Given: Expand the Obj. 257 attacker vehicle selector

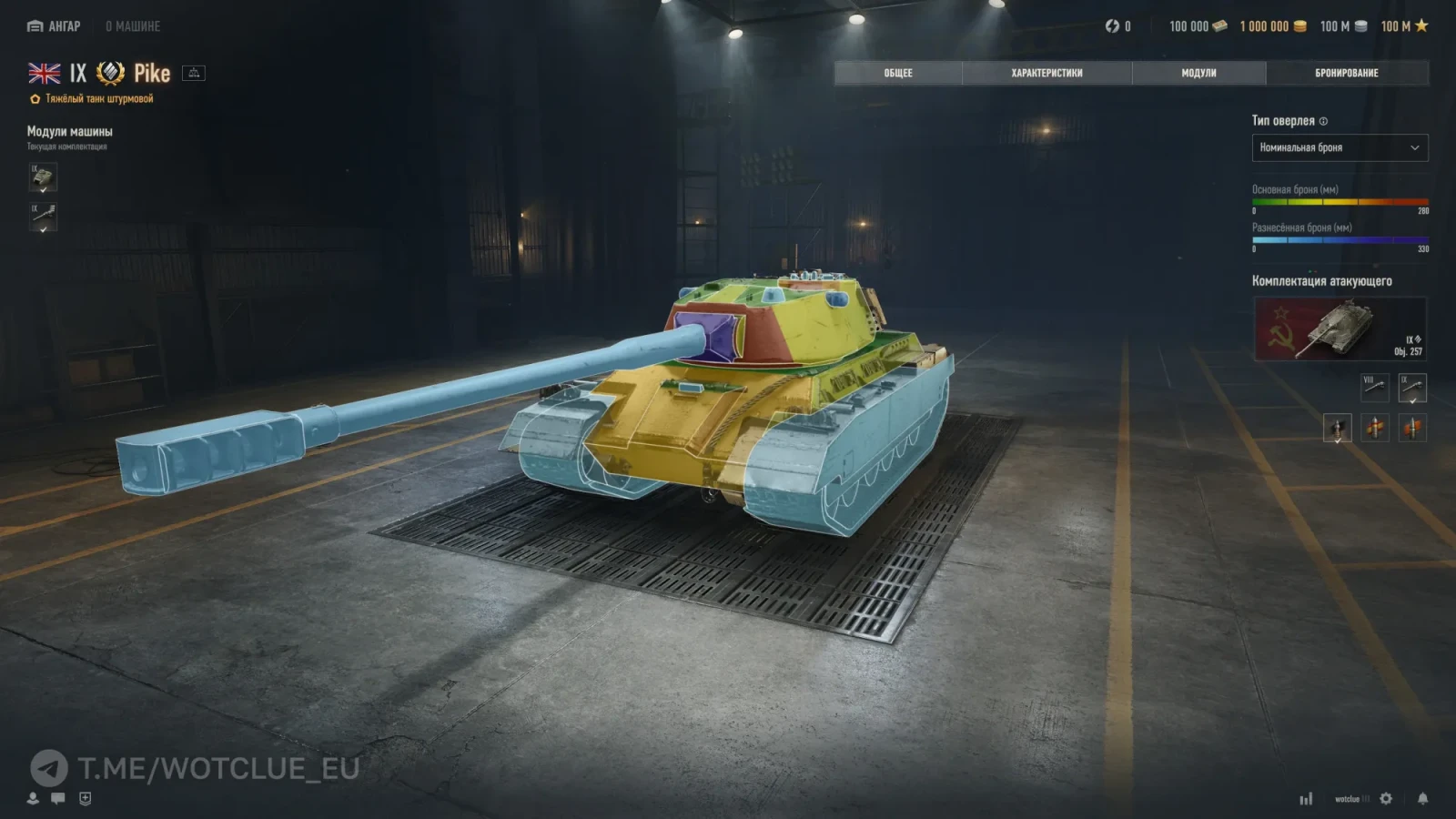Looking at the screenshot, I should coord(1340,328).
